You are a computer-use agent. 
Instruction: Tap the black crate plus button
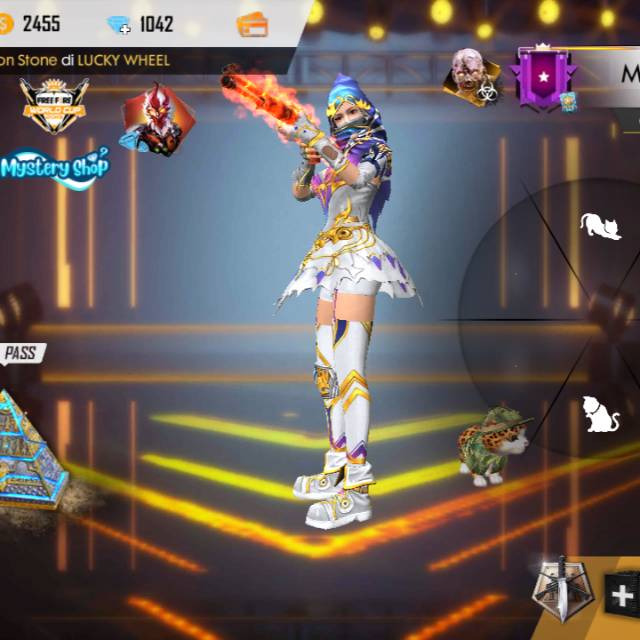[623, 596]
